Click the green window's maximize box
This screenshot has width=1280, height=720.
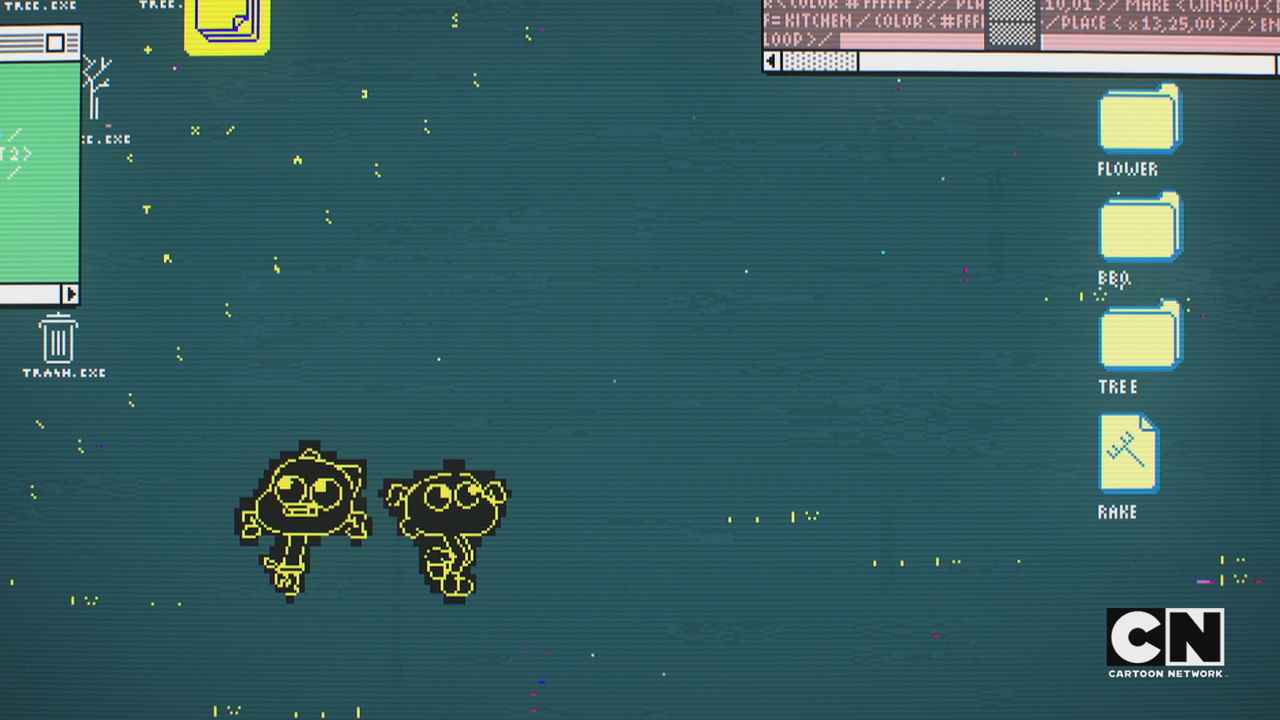(x=56, y=43)
